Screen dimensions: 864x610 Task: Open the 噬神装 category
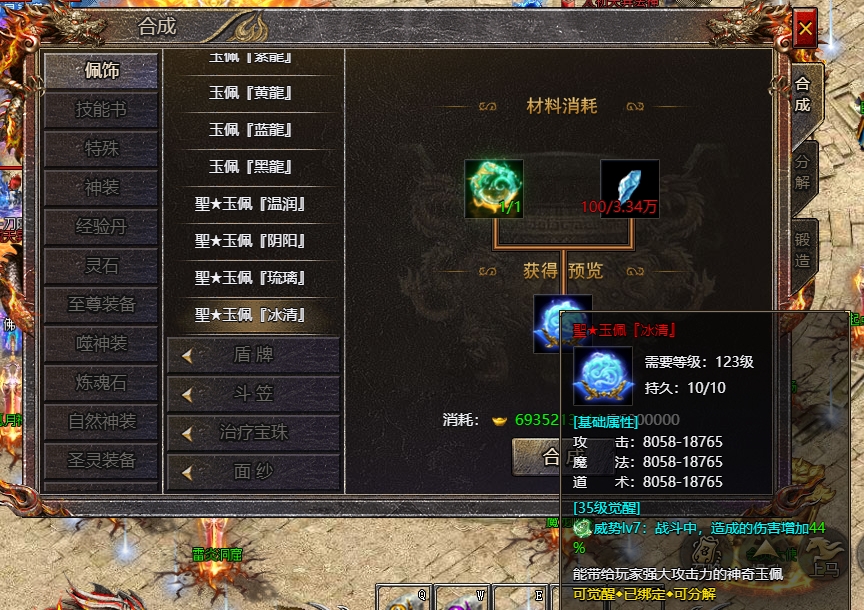pos(101,343)
